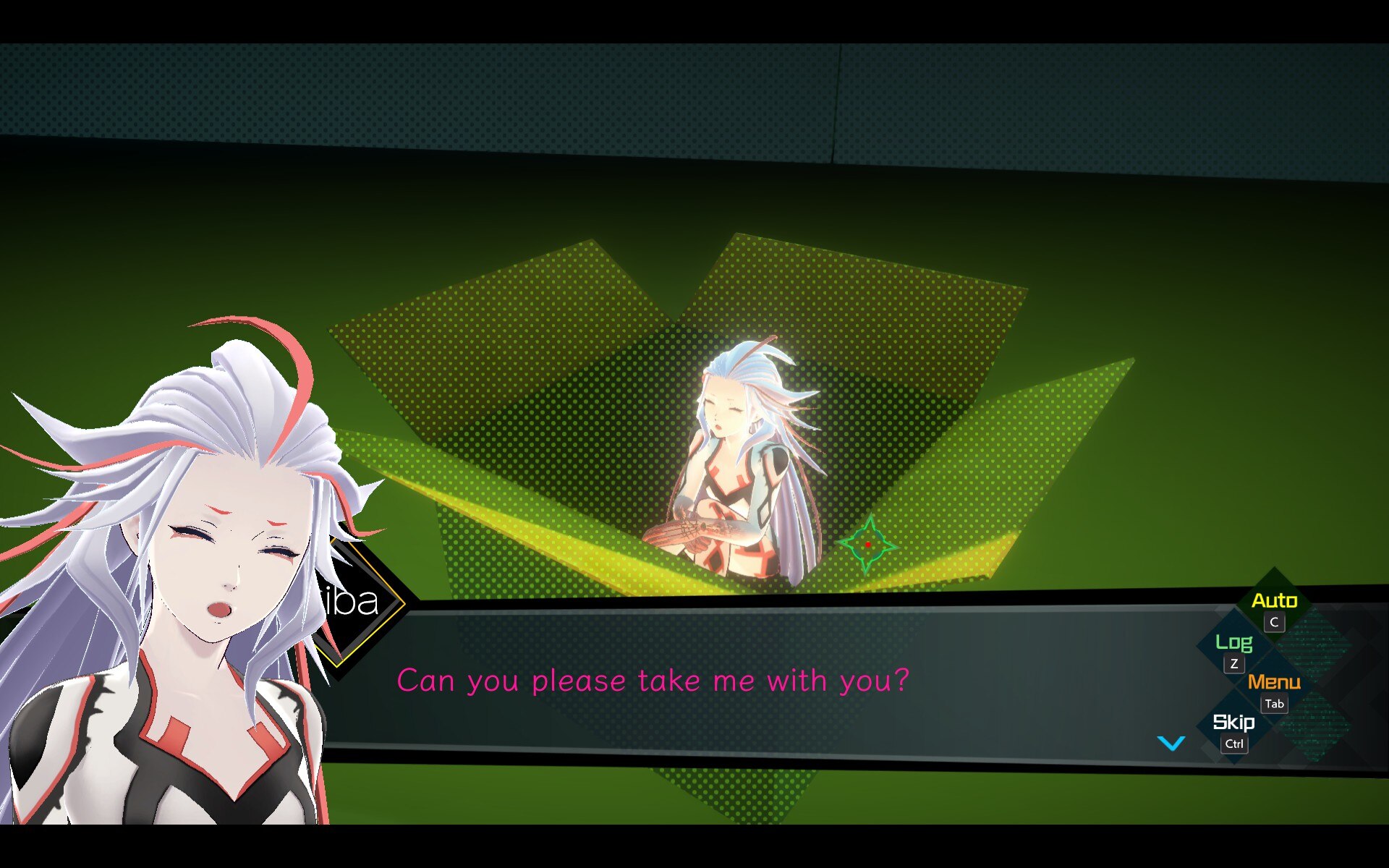Click the Z key shortcut badge under Log

(x=1234, y=663)
